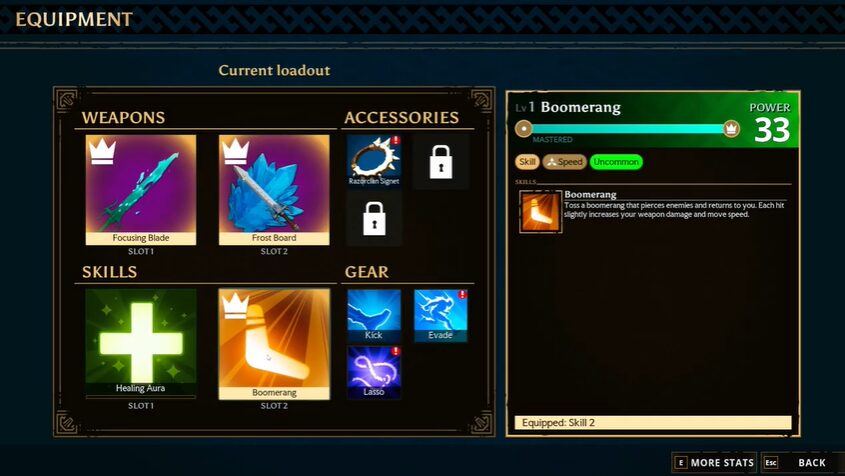Open the Healing Aura skill slot

[141, 342]
